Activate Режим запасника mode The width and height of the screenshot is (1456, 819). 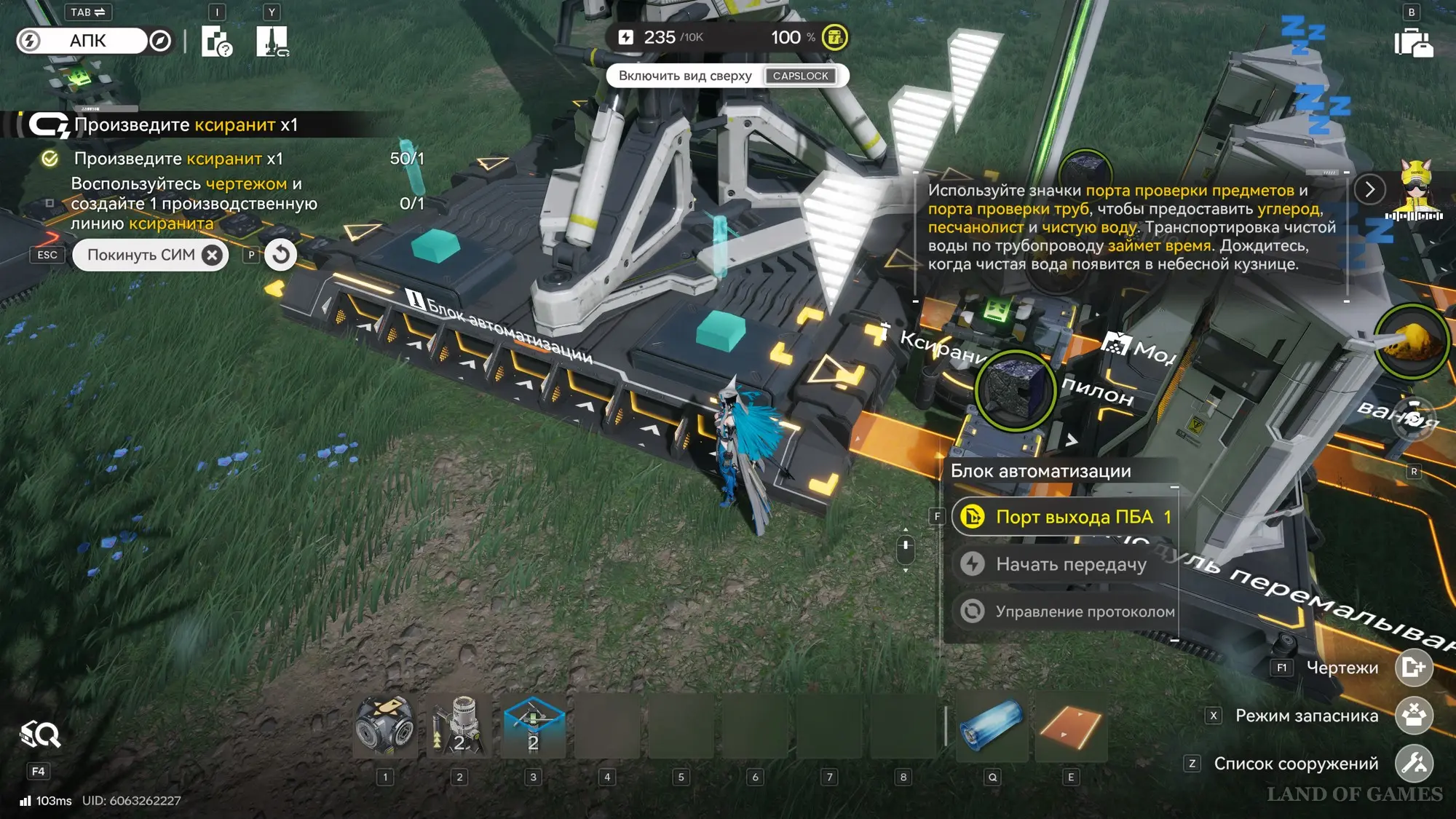pos(1413,716)
